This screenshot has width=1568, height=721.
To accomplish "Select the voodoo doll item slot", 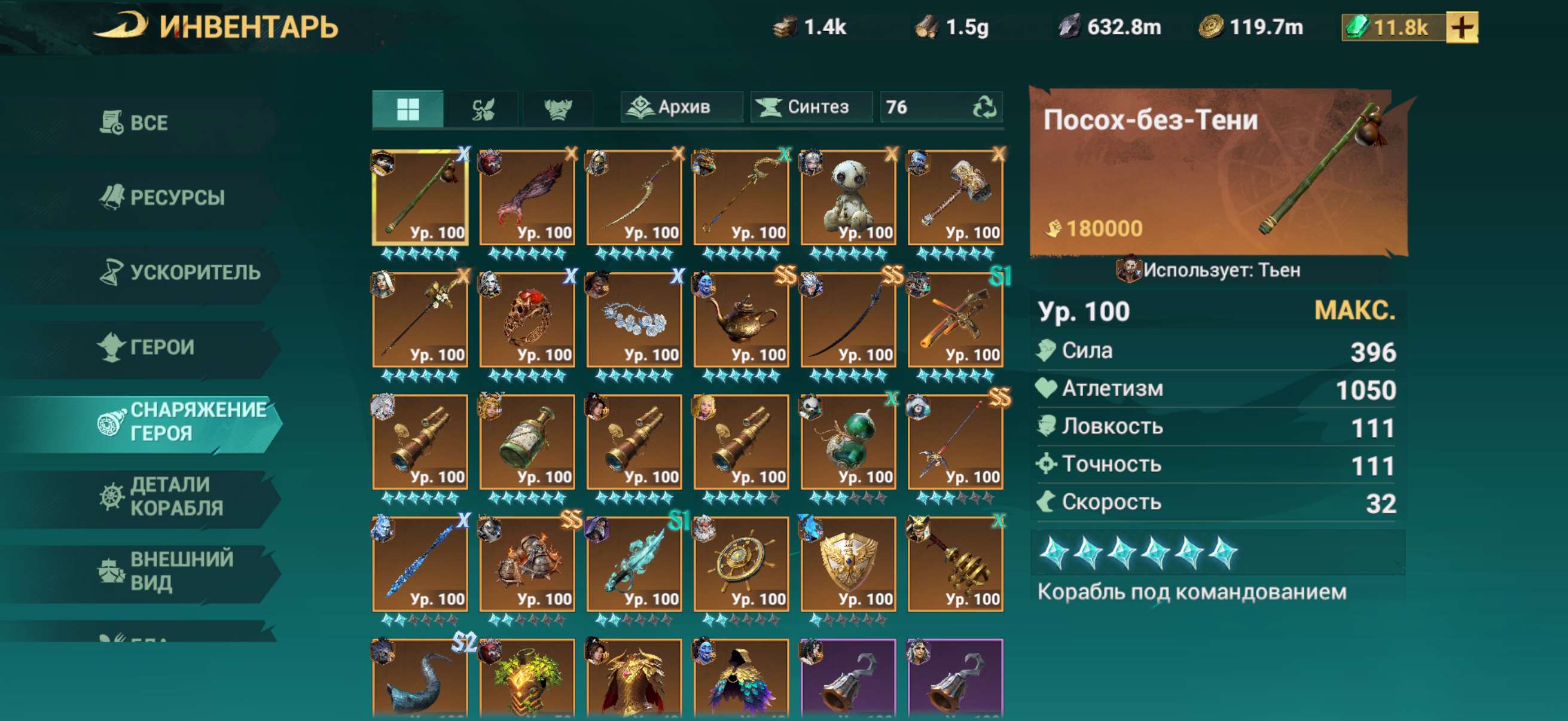I will (x=849, y=197).
